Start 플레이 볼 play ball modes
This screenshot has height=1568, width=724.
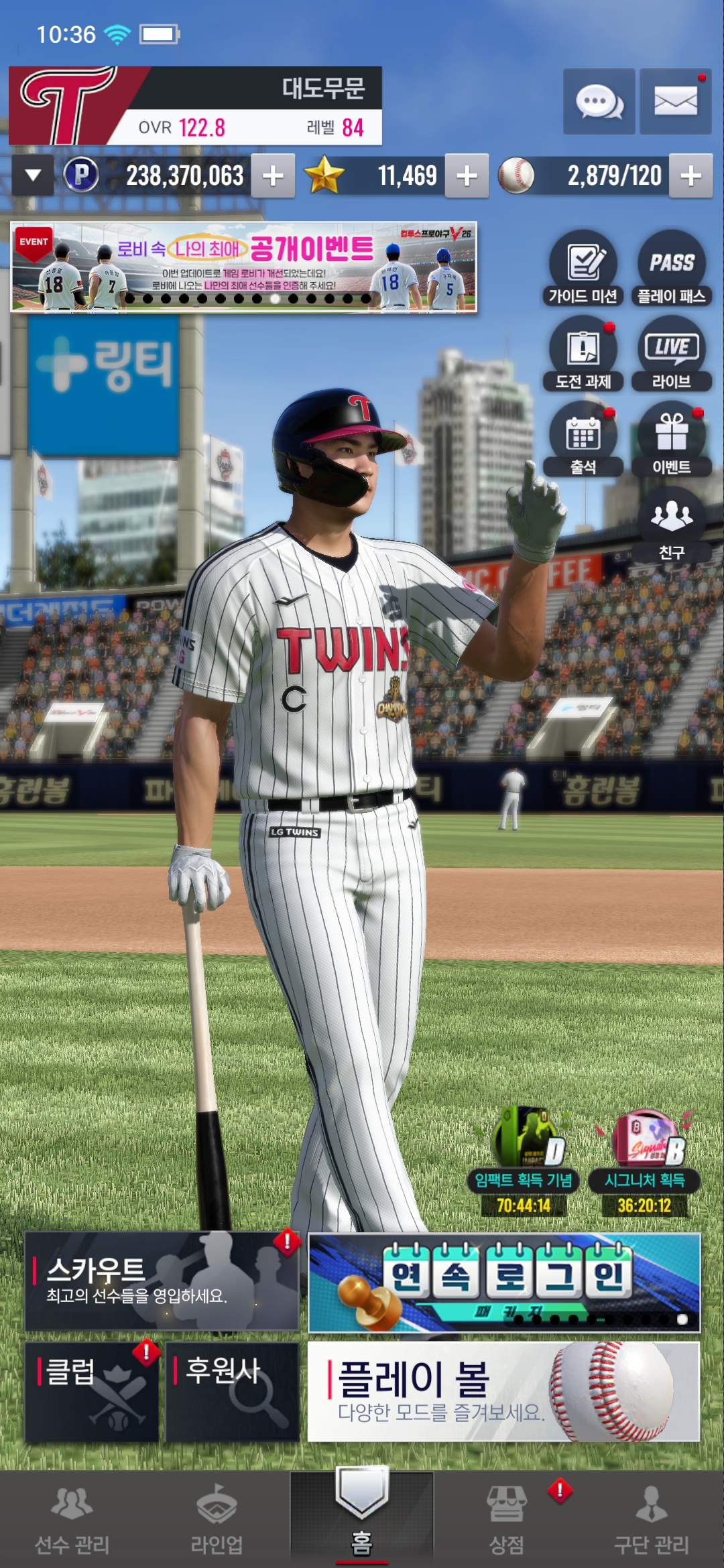point(503,1391)
